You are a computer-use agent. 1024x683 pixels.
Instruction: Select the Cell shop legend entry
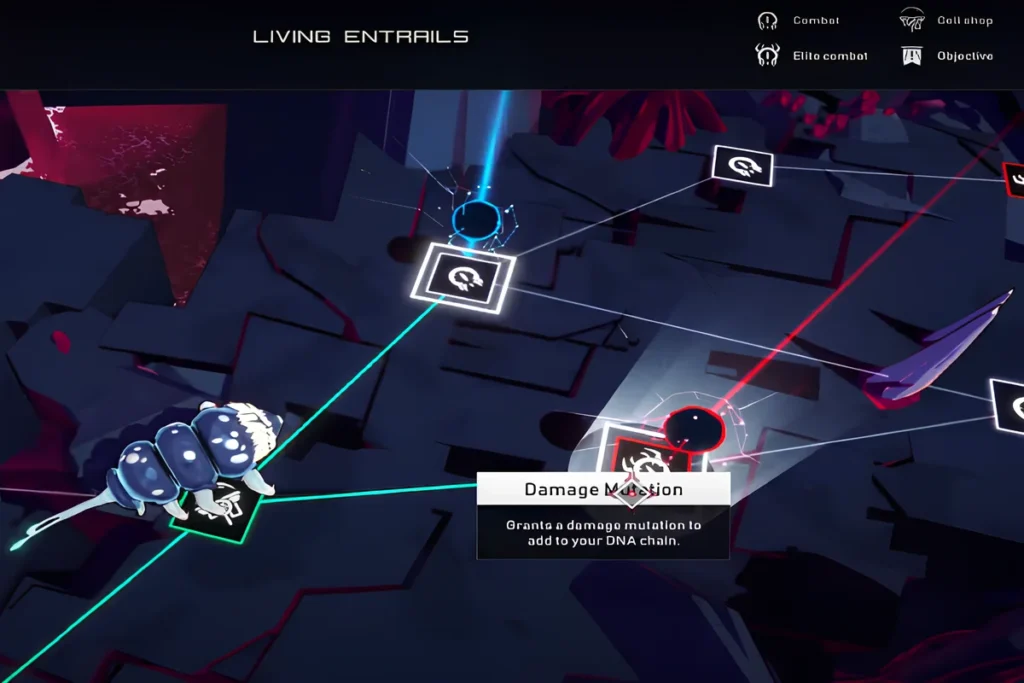point(947,21)
